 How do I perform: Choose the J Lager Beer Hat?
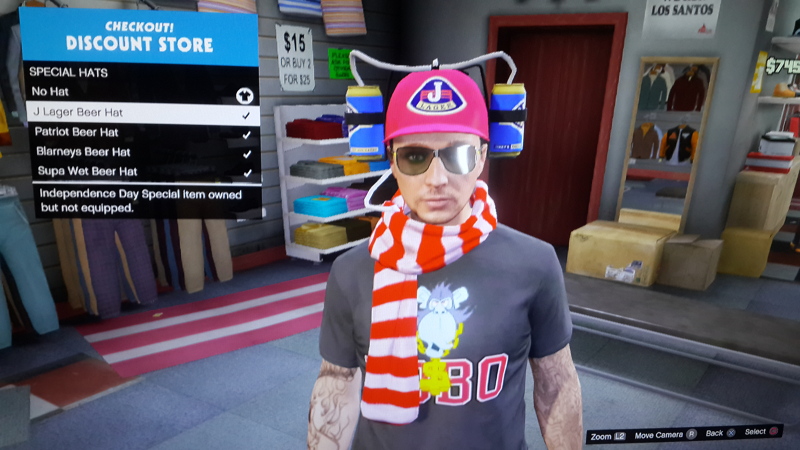point(140,114)
